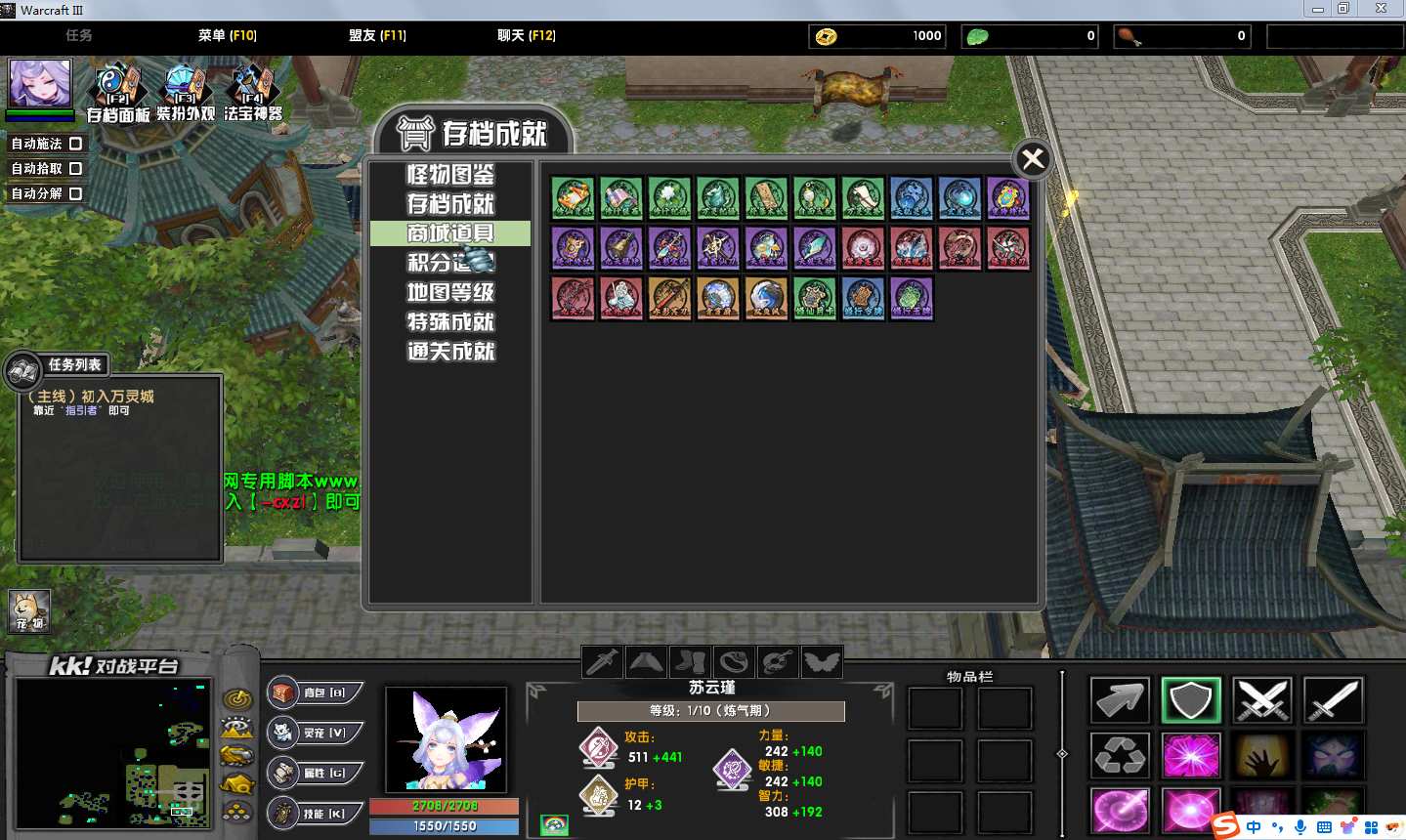This screenshot has width=1406, height=840.
Task: Open the 存档面板 yin-yang icon
Action: tap(118, 90)
